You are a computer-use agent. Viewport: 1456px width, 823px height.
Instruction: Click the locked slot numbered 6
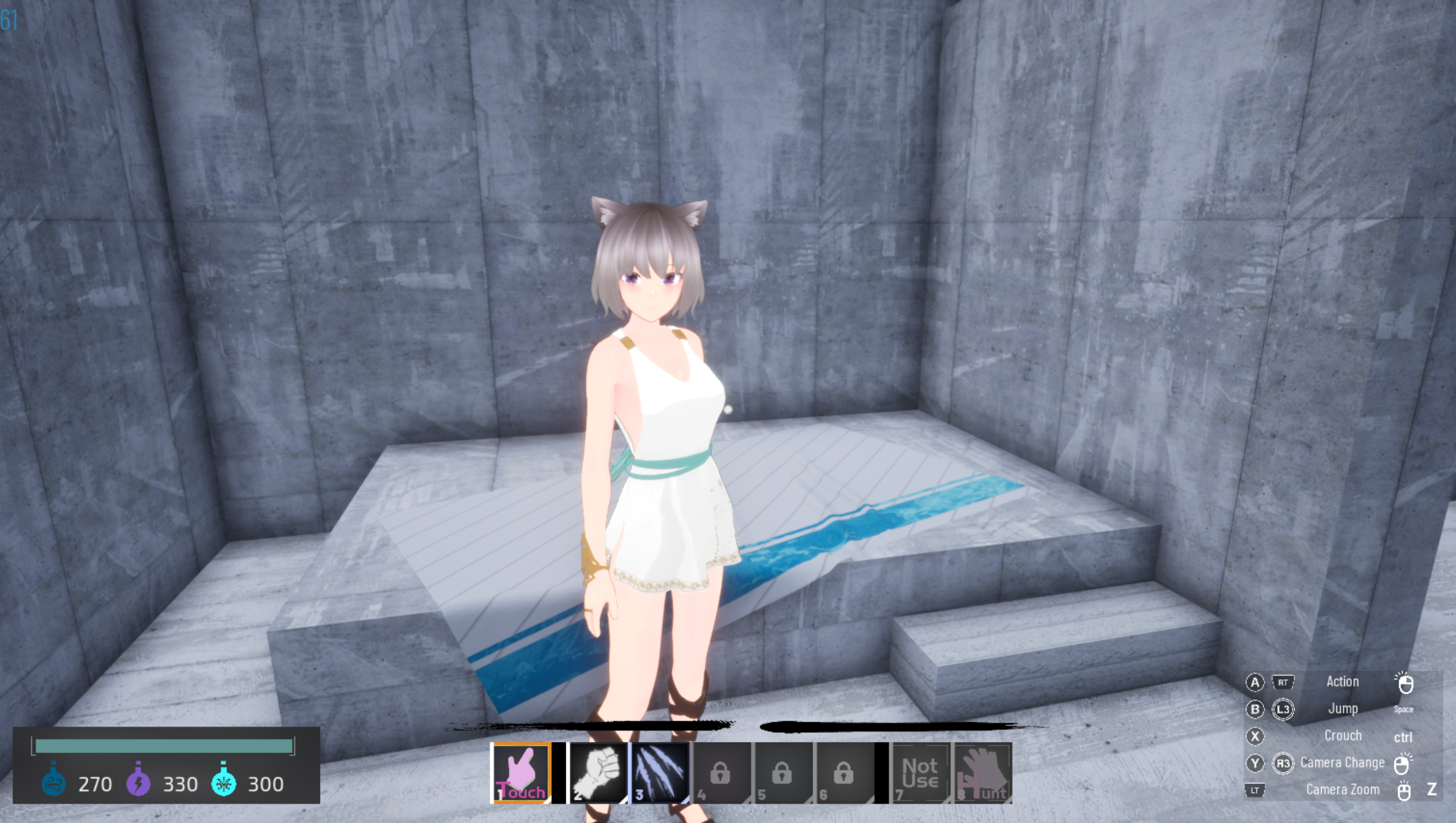click(844, 773)
